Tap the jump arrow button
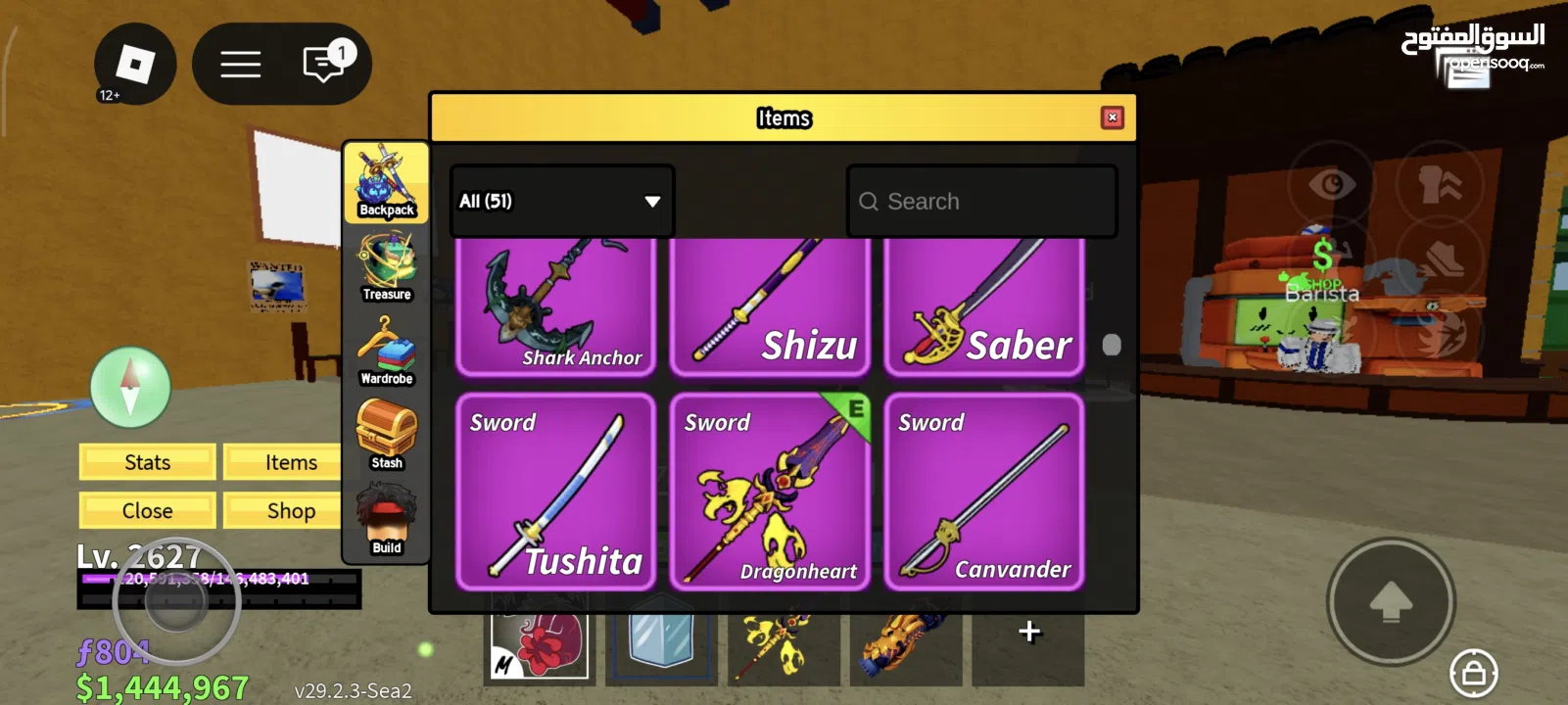 (x=1390, y=601)
